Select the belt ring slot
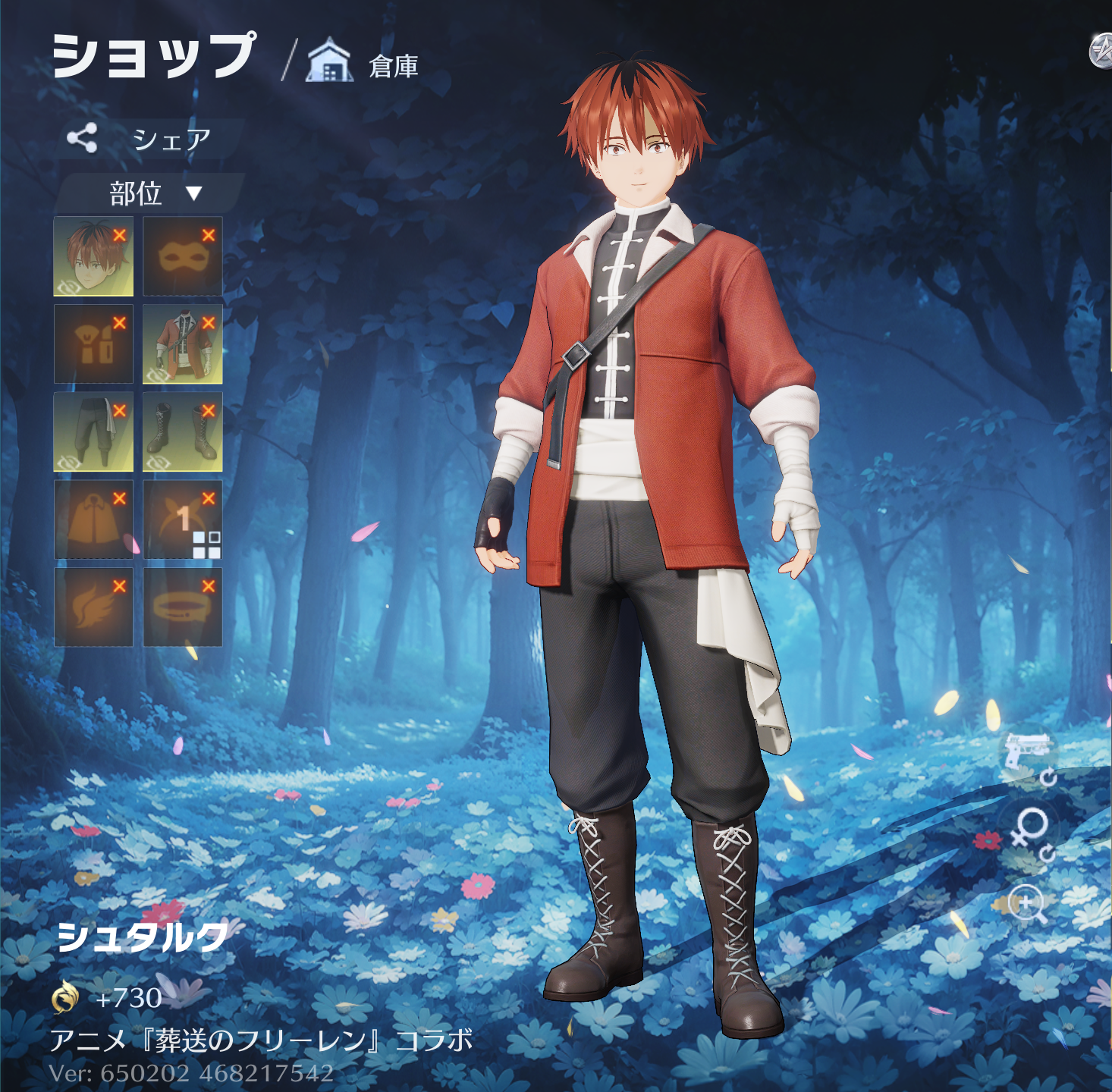 (x=182, y=607)
